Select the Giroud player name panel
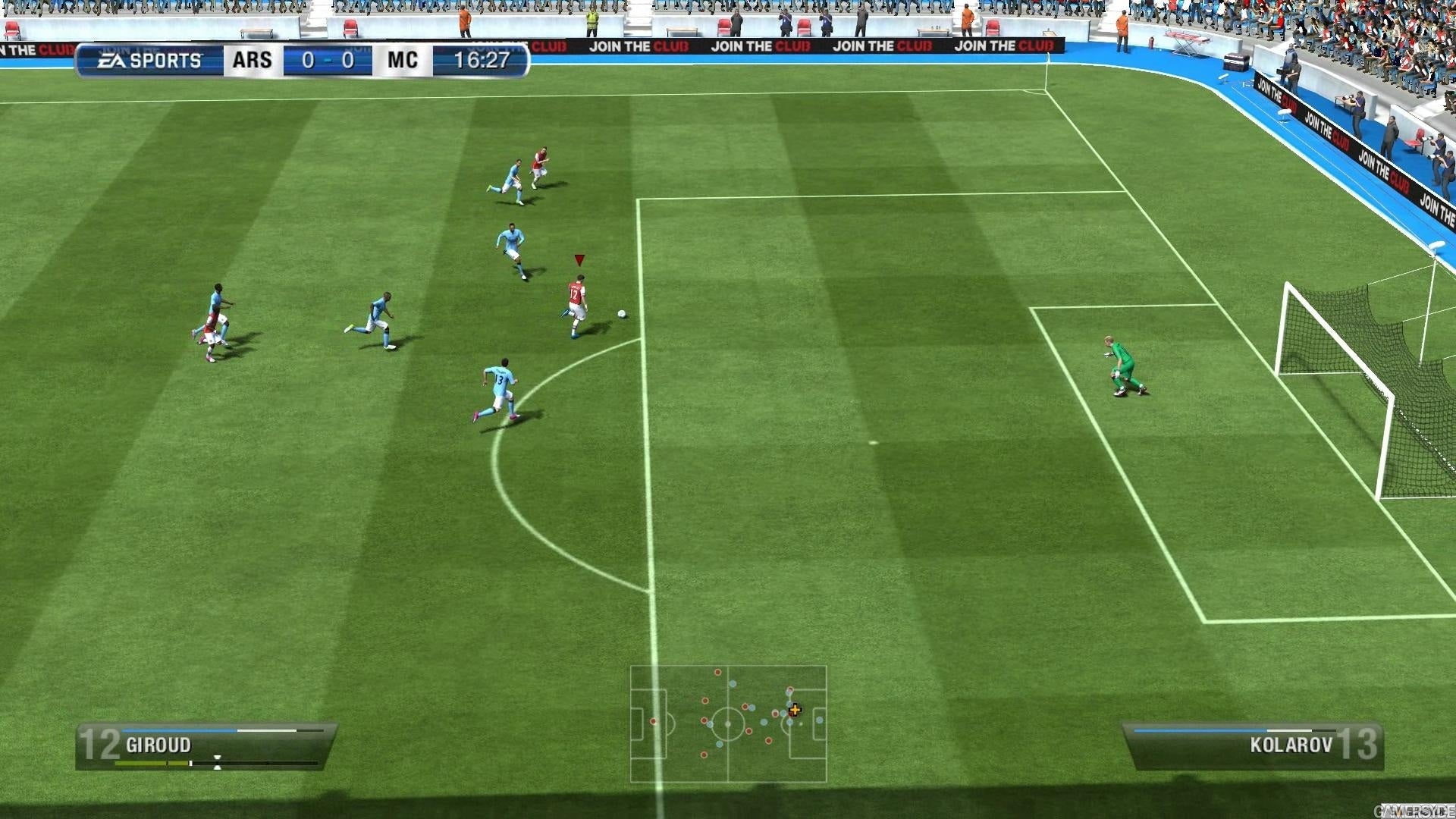Viewport: 1456px width, 819px height. coord(206,745)
